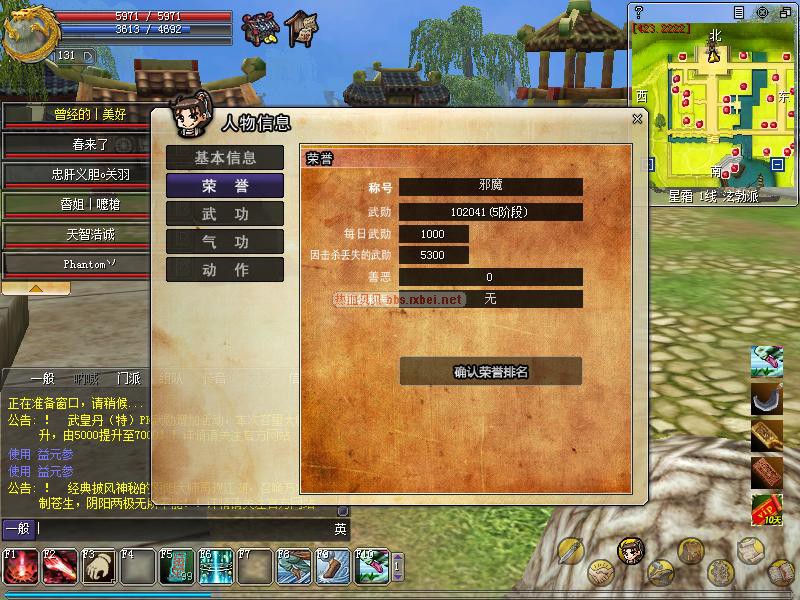
Task: Click the chat text input box
Action: (180, 529)
